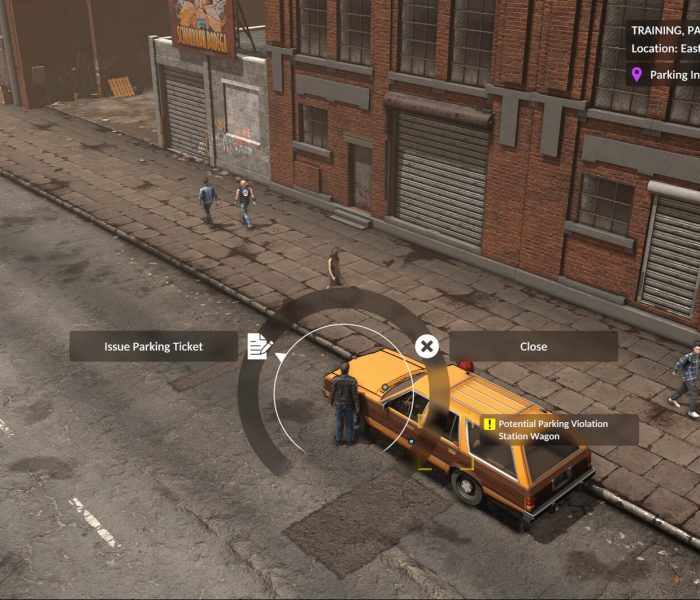Screen dimensions: 700x600
Task: Choose the Issue Parking Ticket option
Action: point(153,347)
